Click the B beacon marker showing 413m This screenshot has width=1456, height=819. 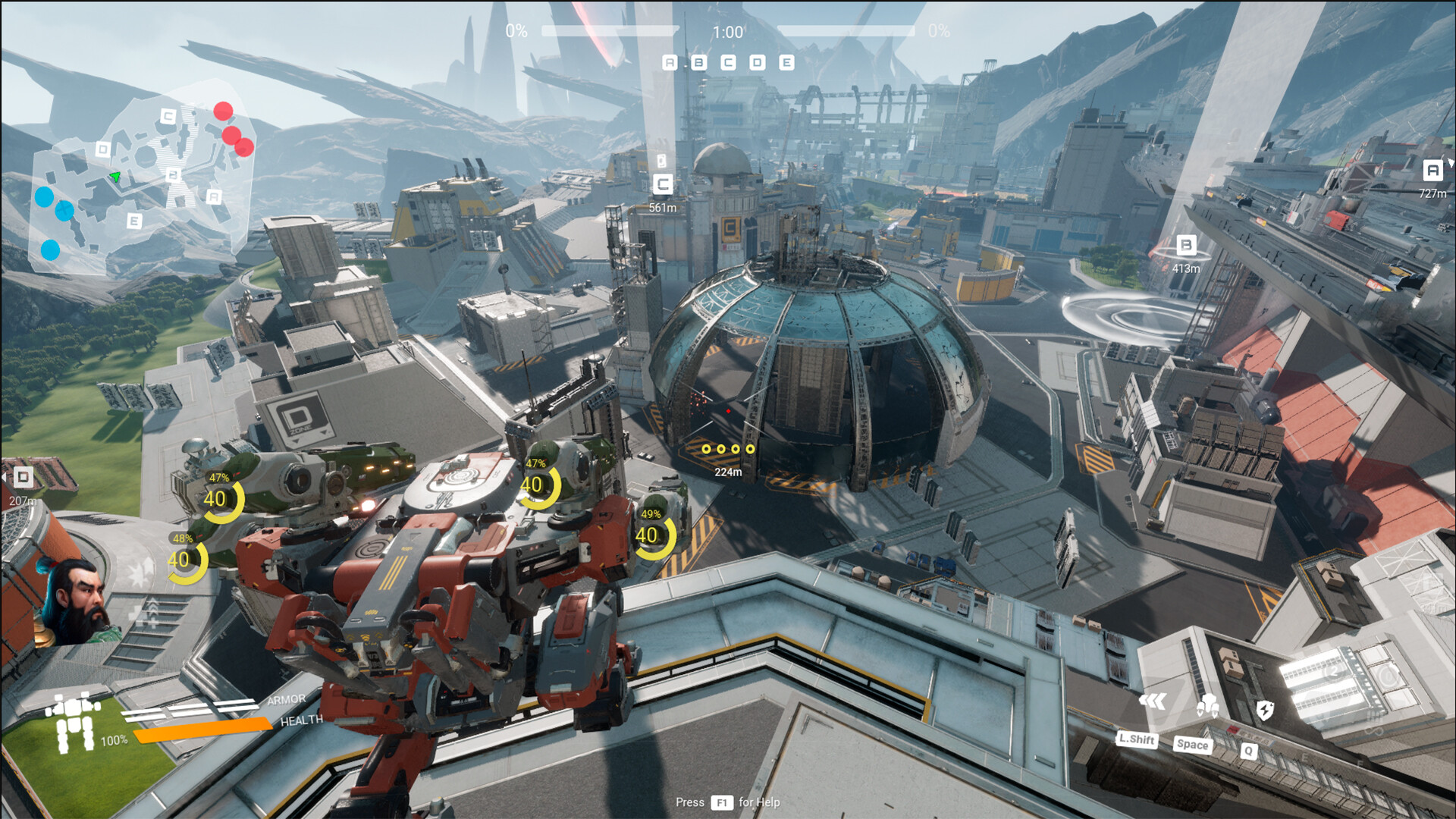coord(1185,246)
